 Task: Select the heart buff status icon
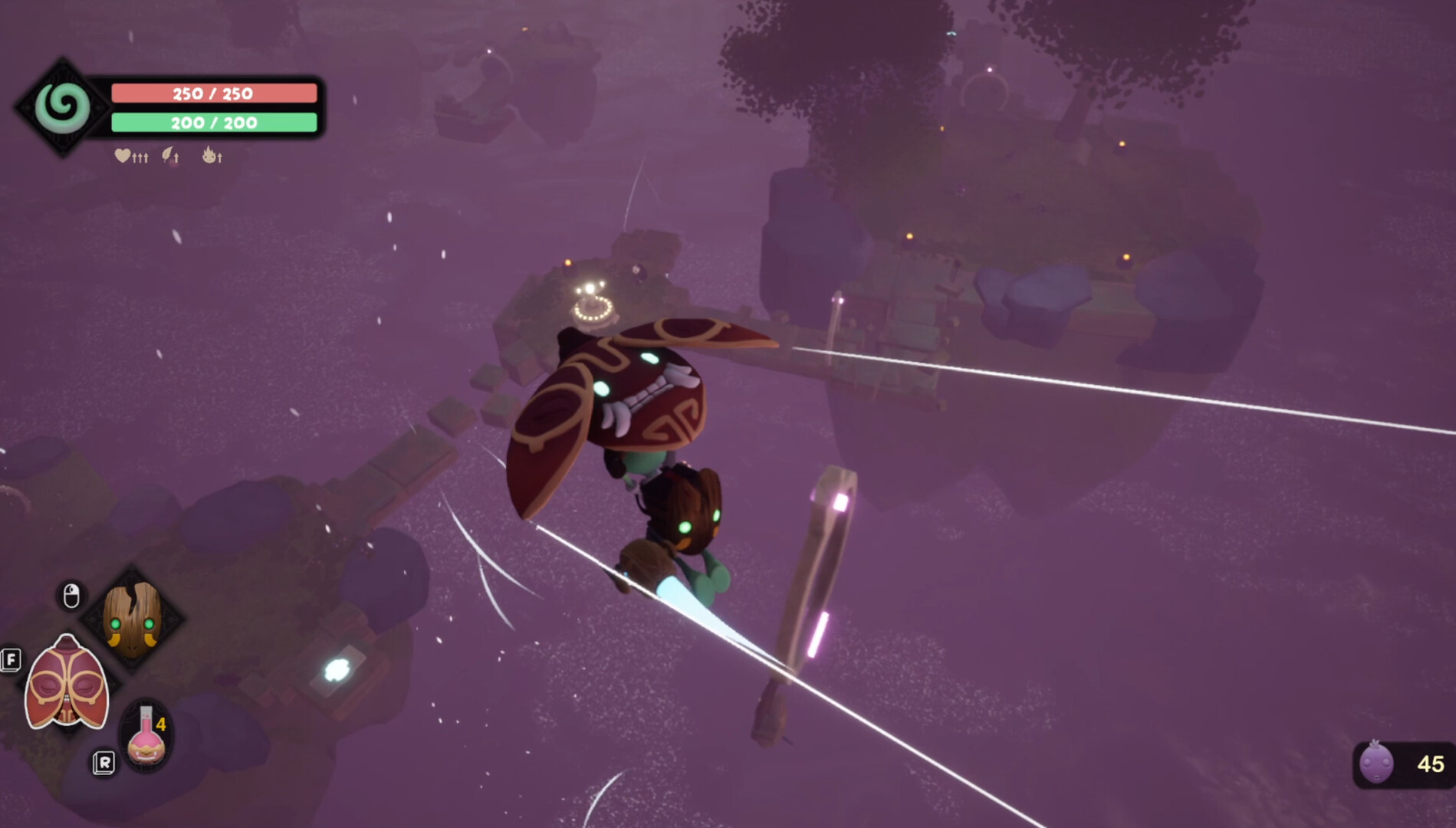(123, 156)
